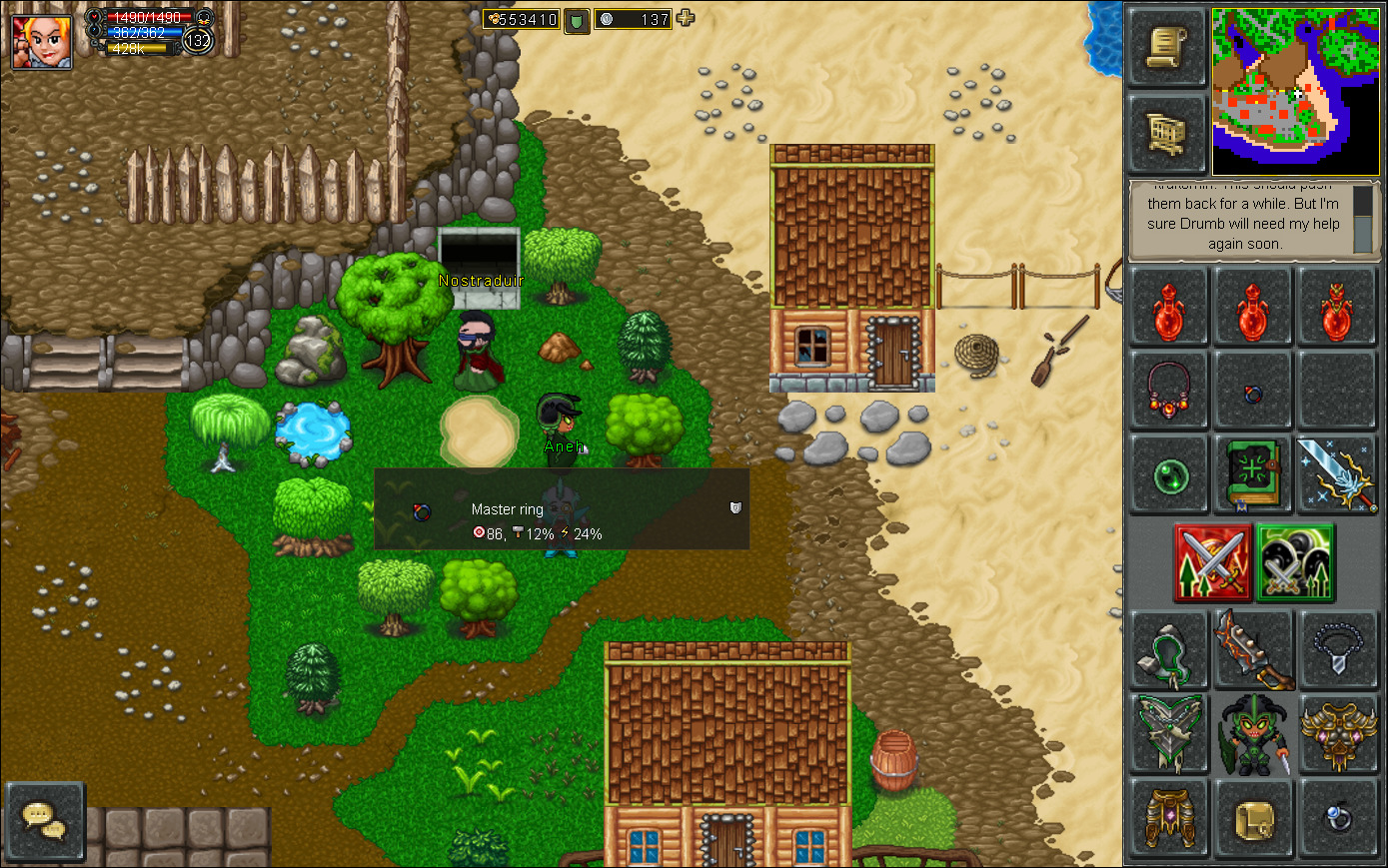Activate the red crossed swords skill
Image resolution: width=1388 pixels, height=868 pixels.
coord(1213,562)
